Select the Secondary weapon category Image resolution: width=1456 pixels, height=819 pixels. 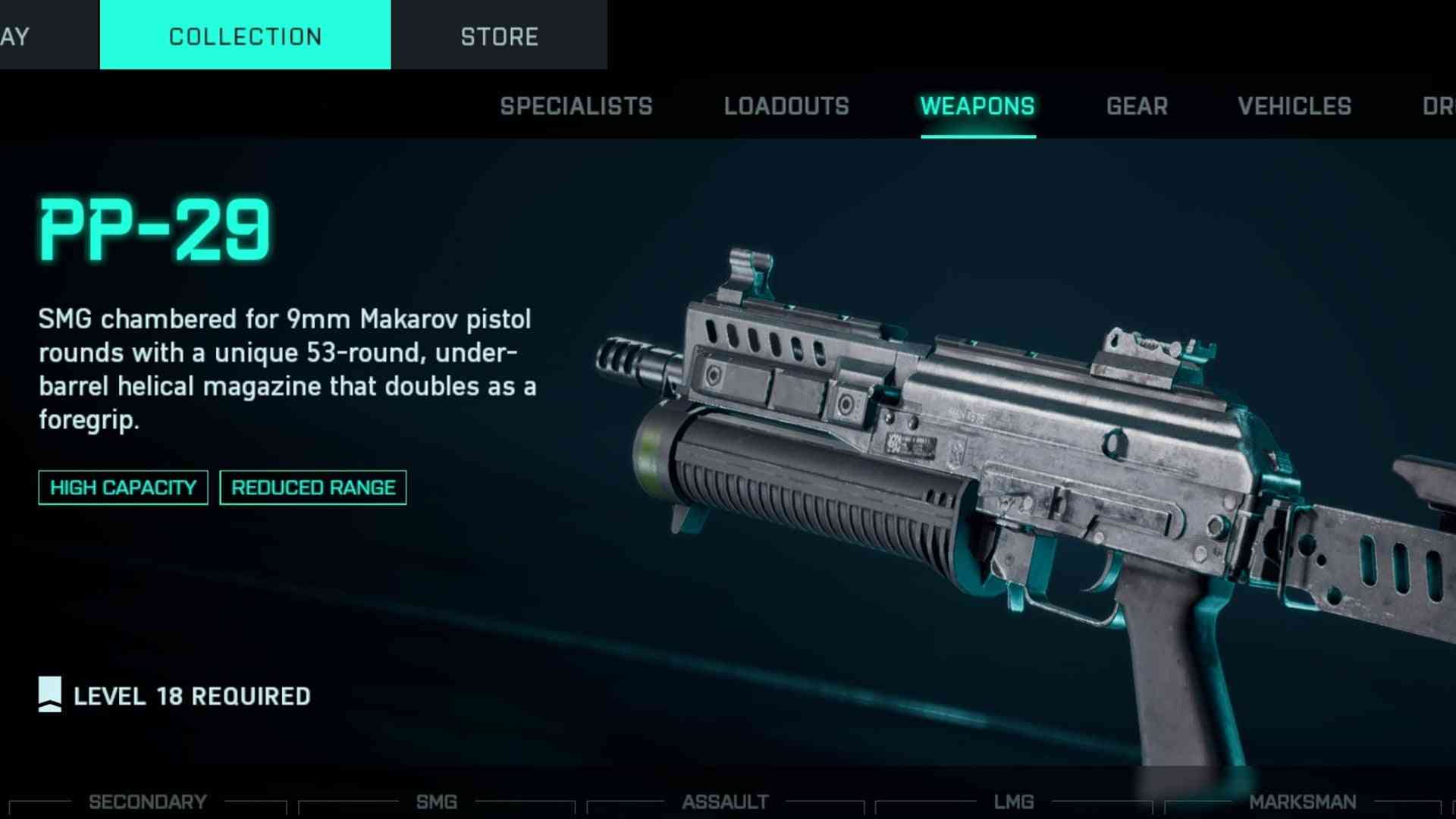[148, 802]
